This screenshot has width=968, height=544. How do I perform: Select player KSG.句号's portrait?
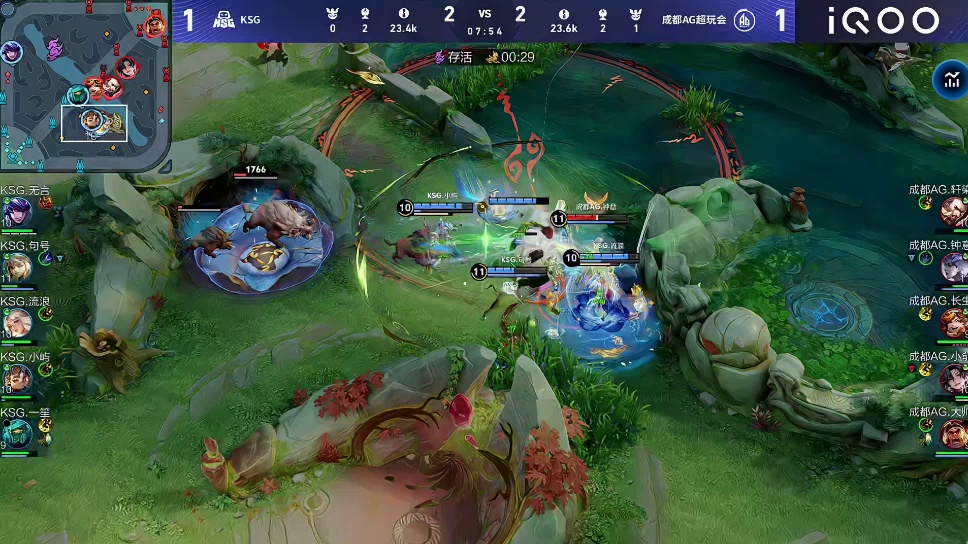pyautogui.click(x=16, y=268)
